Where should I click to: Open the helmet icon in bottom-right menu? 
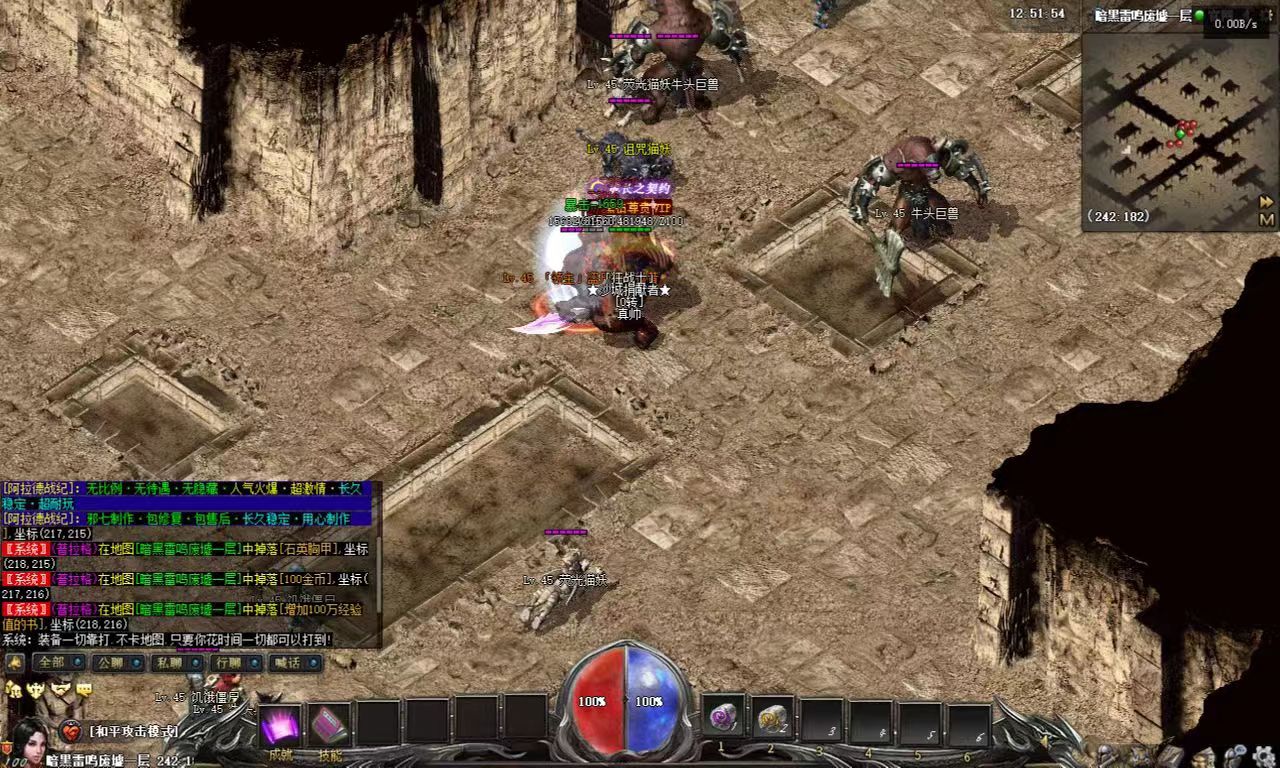coord(1106,754)
